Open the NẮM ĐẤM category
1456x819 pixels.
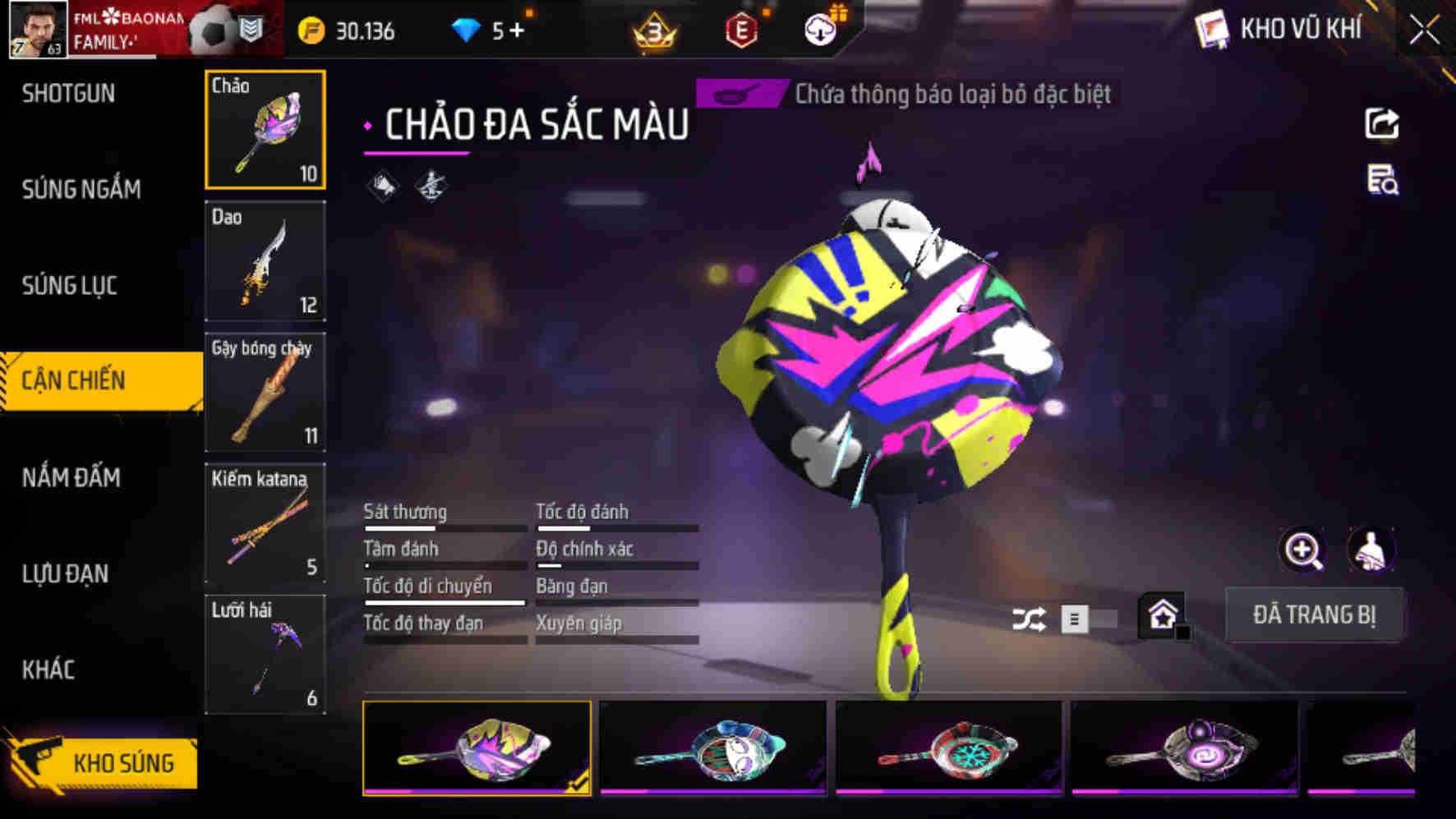(71, 477)
